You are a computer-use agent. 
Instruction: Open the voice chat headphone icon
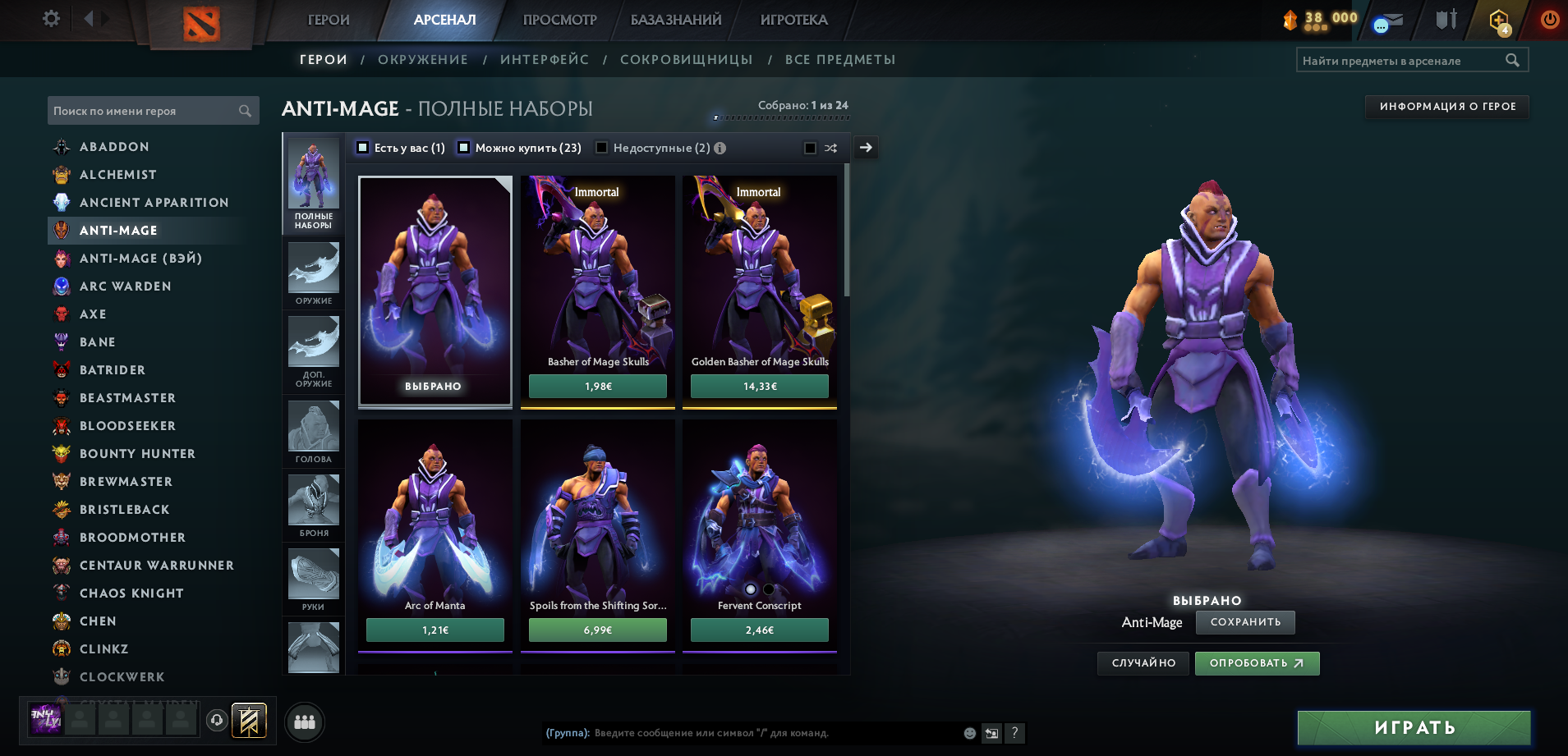point(216,722)
